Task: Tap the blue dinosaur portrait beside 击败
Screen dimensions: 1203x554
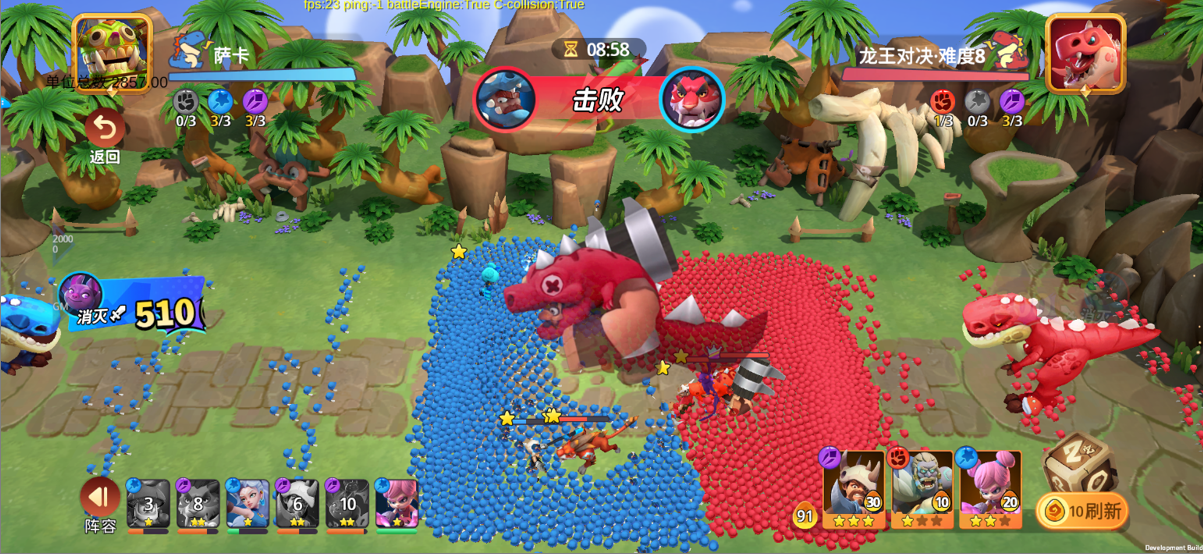Action: [505, 99]
